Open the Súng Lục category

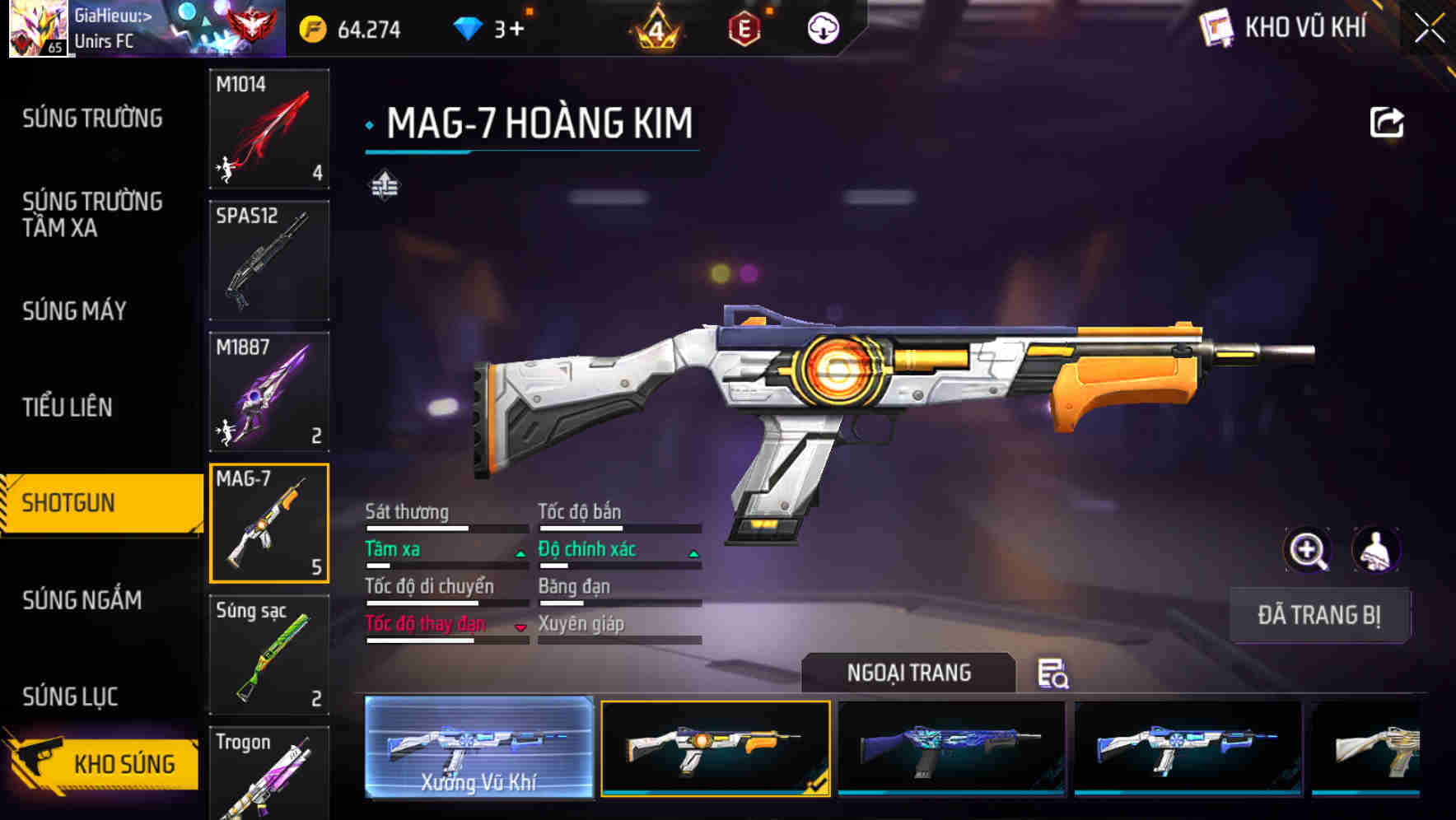(70, 697)
